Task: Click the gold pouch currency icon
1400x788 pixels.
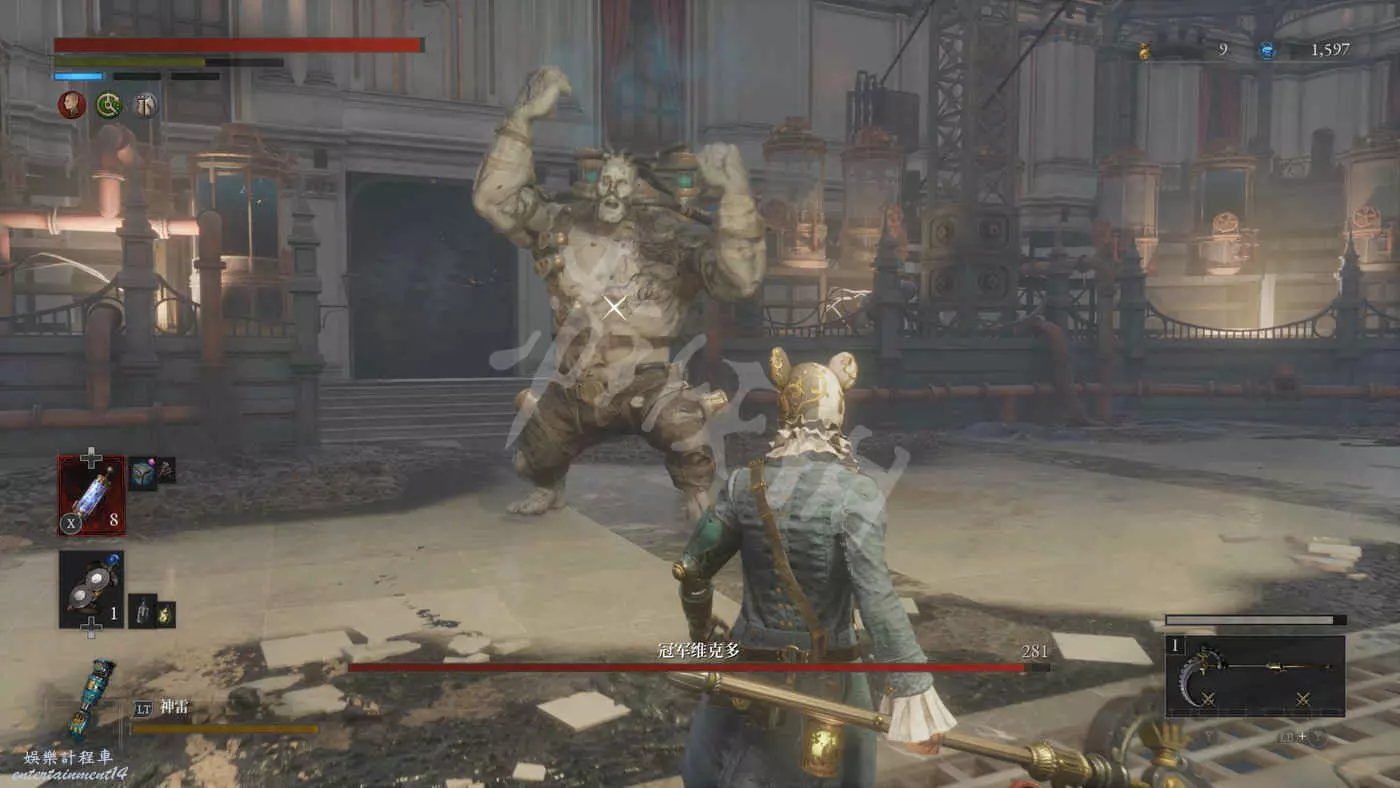Action: pos(1145,50)
